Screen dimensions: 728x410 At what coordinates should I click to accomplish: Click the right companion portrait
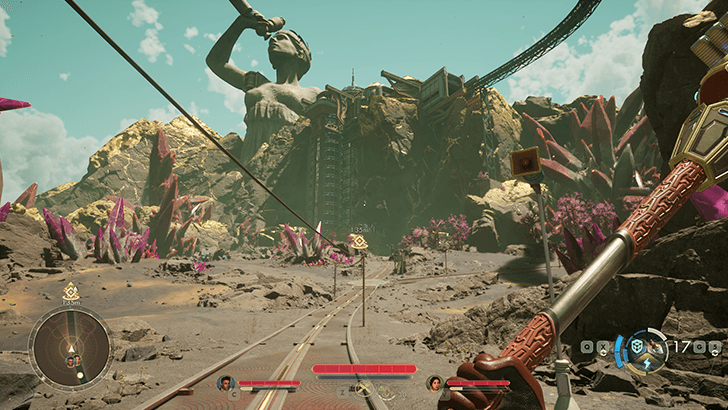[x=434, y=382]
